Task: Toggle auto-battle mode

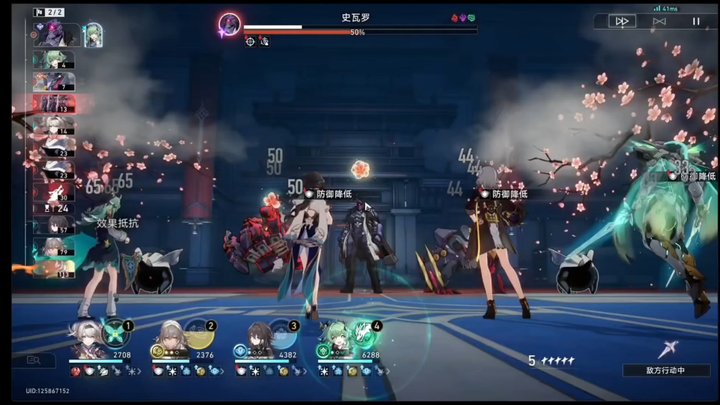Action: [x=659, y=20]
